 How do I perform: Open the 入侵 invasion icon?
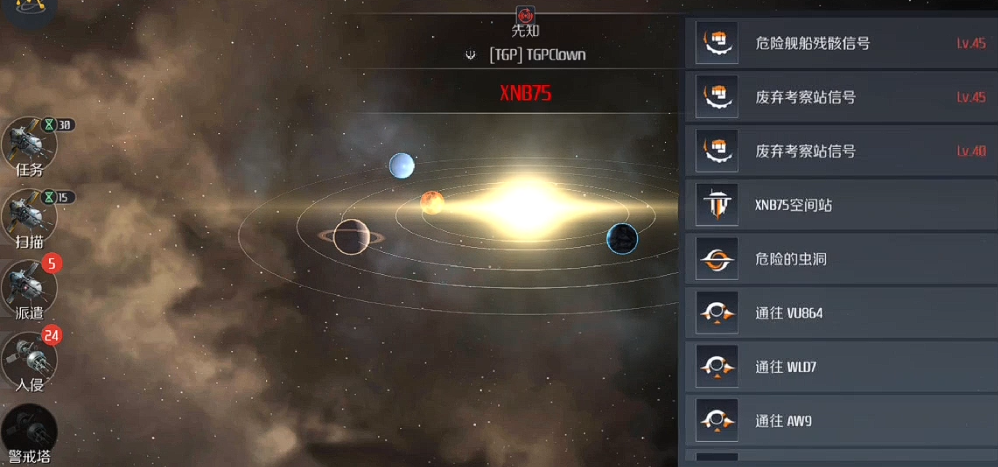click(29, 360)
